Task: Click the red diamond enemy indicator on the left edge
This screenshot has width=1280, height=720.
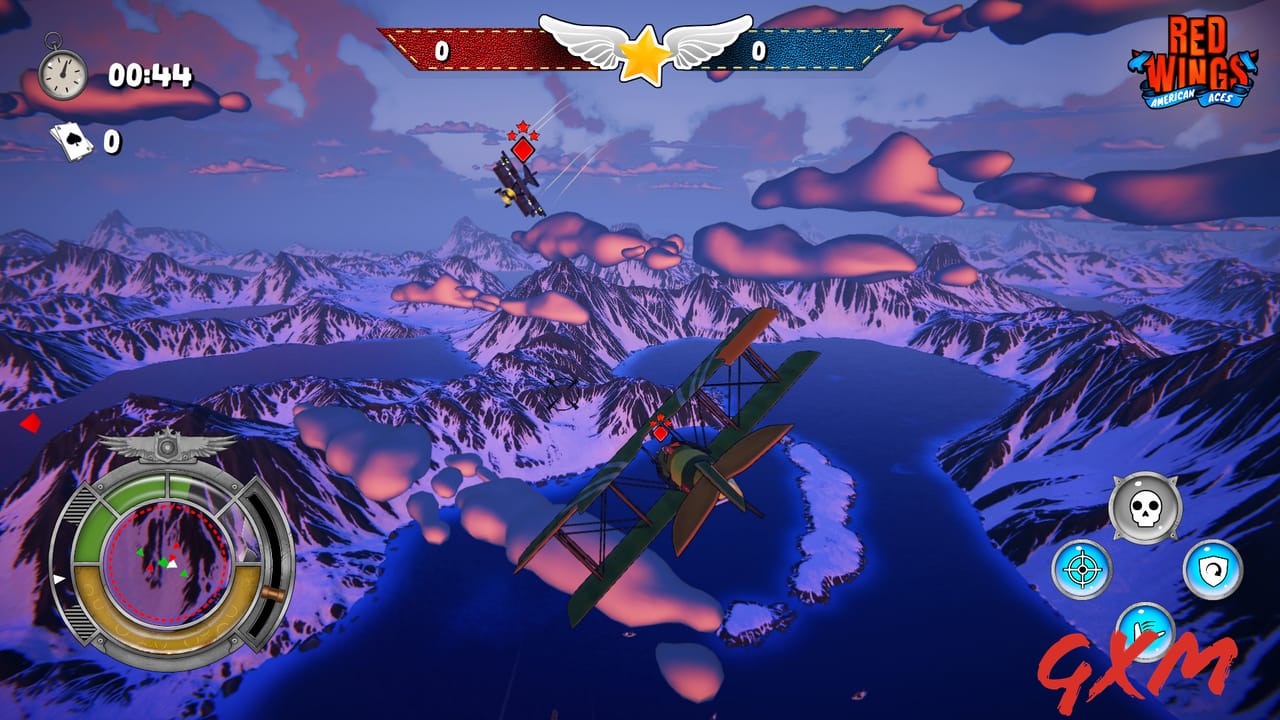Action: (x=29, y=421)
